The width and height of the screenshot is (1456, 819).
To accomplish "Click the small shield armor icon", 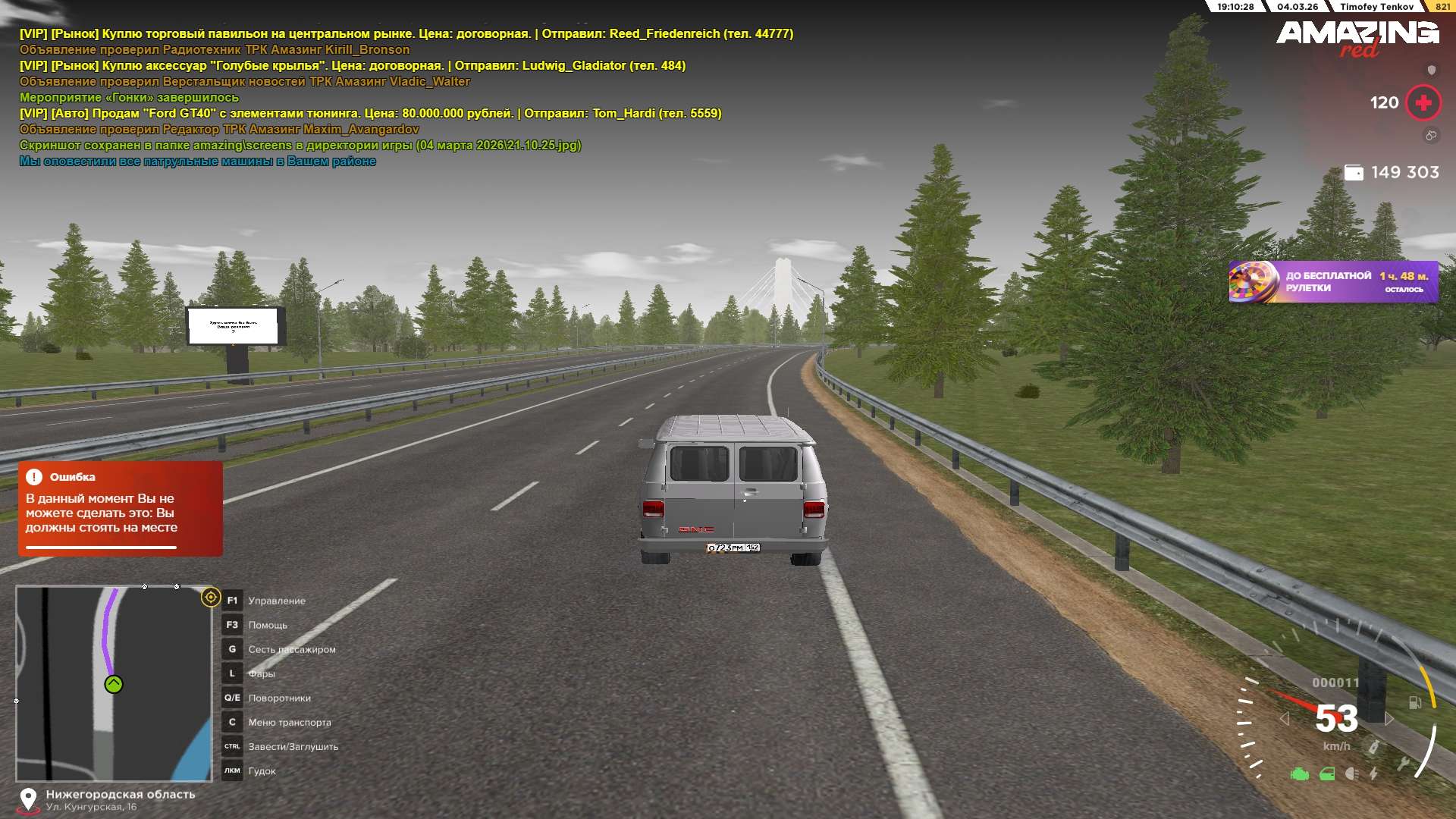I will point(1432,71).
